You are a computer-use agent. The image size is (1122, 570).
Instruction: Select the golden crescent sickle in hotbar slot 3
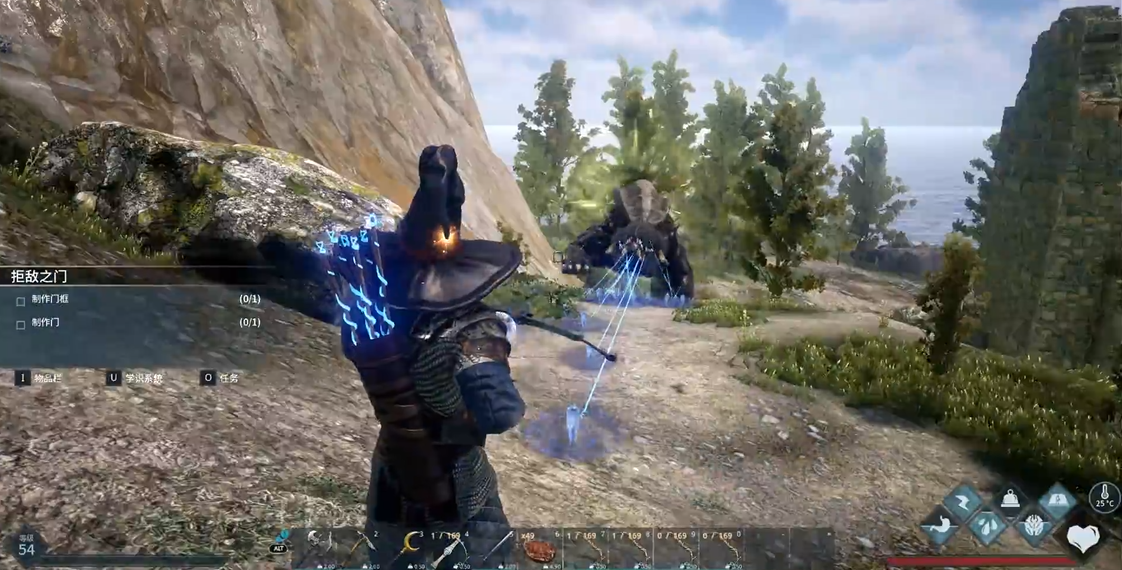pos(409,545)
